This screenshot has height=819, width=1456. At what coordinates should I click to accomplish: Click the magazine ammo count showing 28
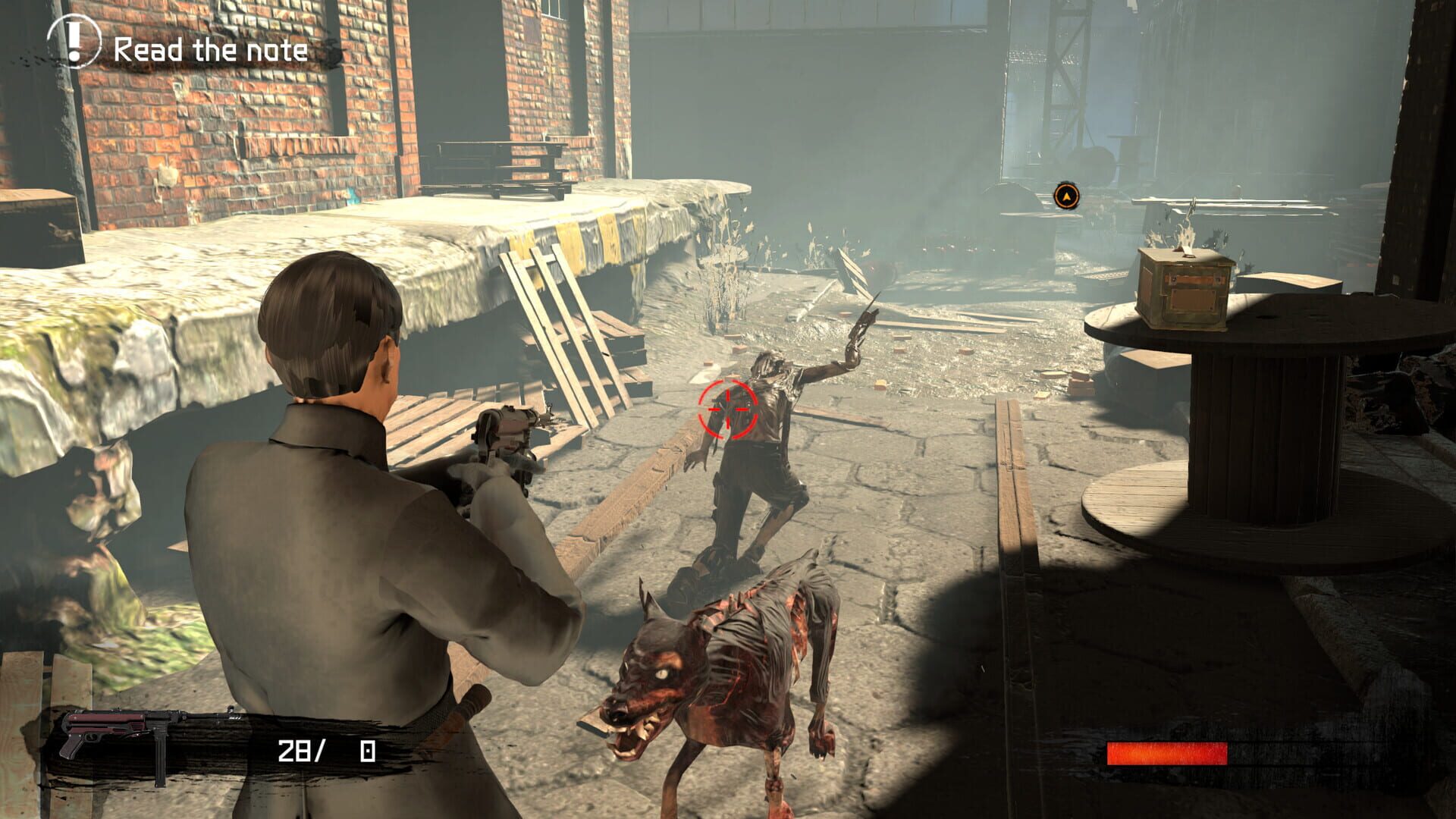point(296,751)
